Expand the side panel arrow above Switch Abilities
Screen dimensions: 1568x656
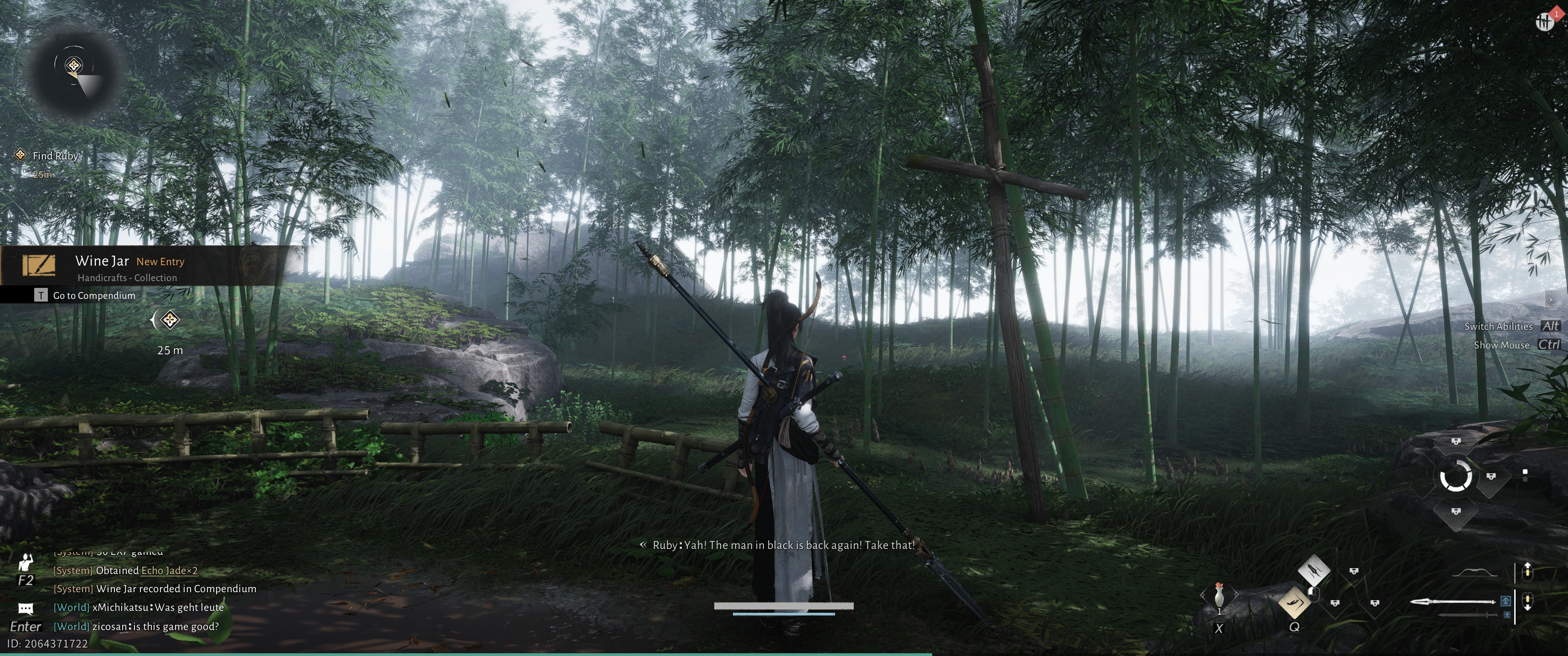click(1550, 299)
